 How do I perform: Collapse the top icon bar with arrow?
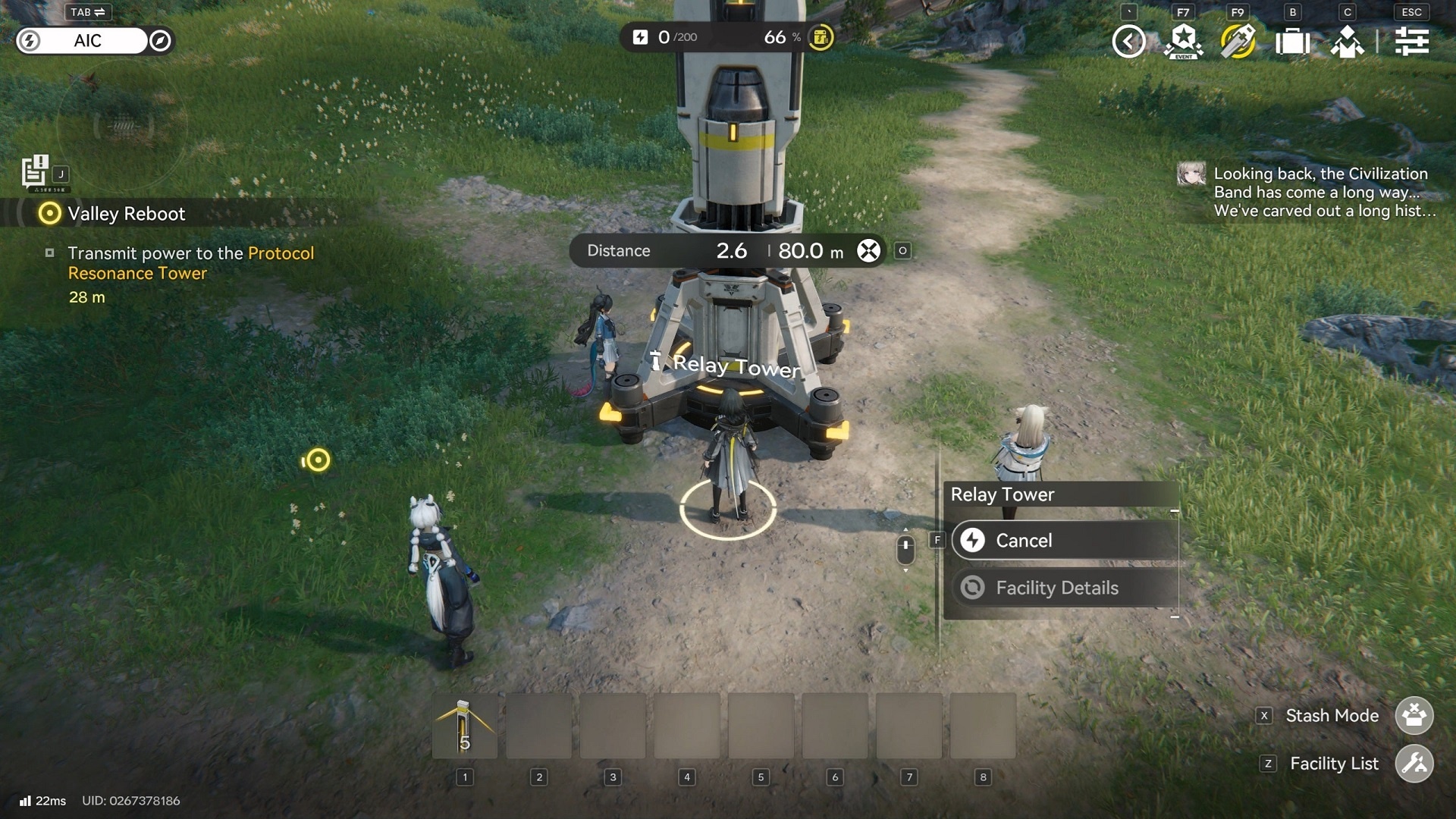pyautogui.click(x=1128, y=41)
